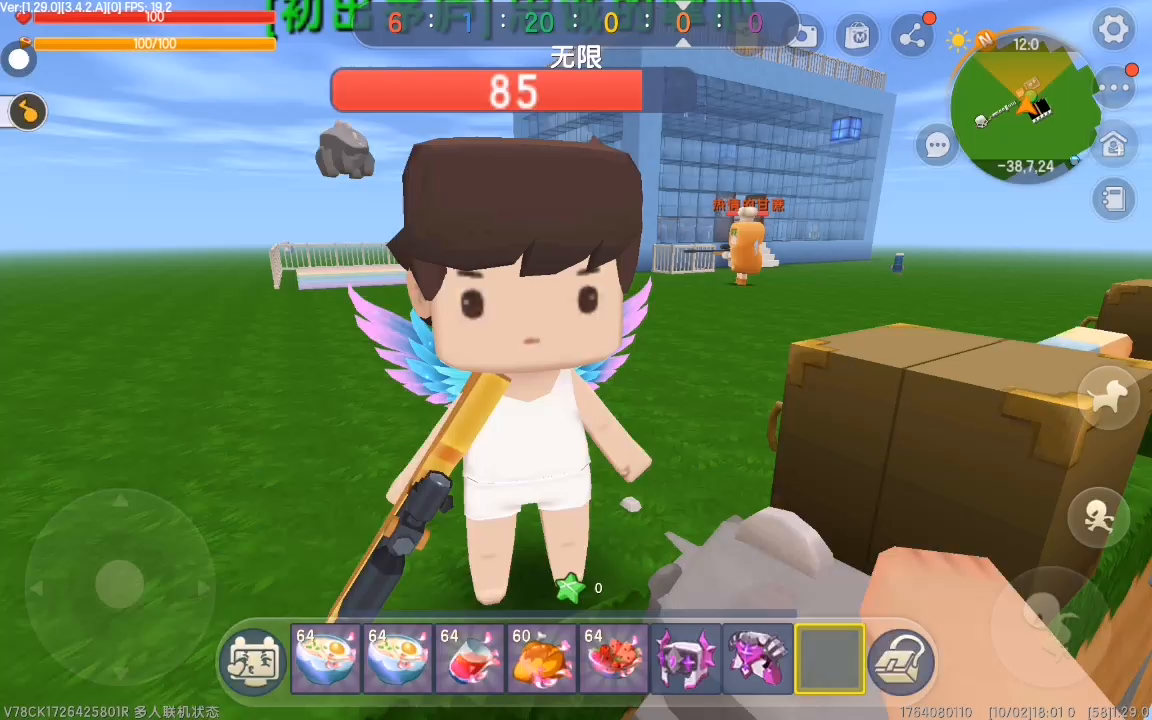Open the chat bubble
This screenshot has height=720, width=1152.
937,146
